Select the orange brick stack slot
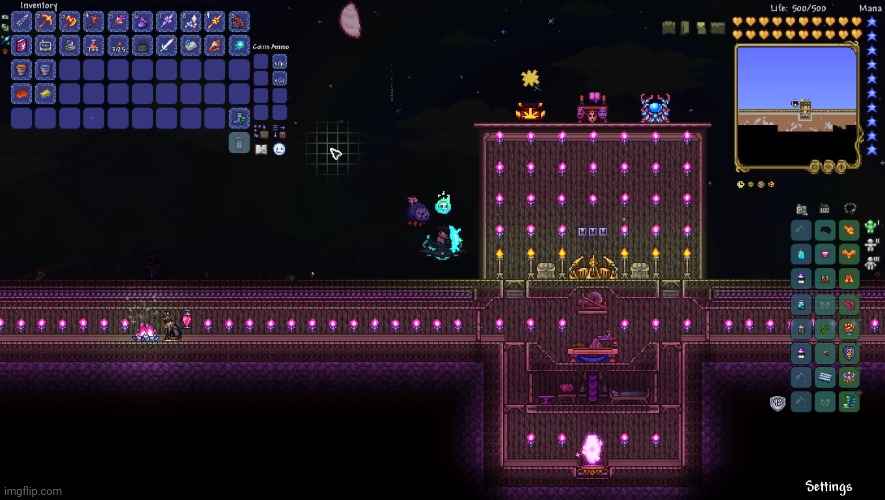Screen dimensions: 885x500 point(21,94)
